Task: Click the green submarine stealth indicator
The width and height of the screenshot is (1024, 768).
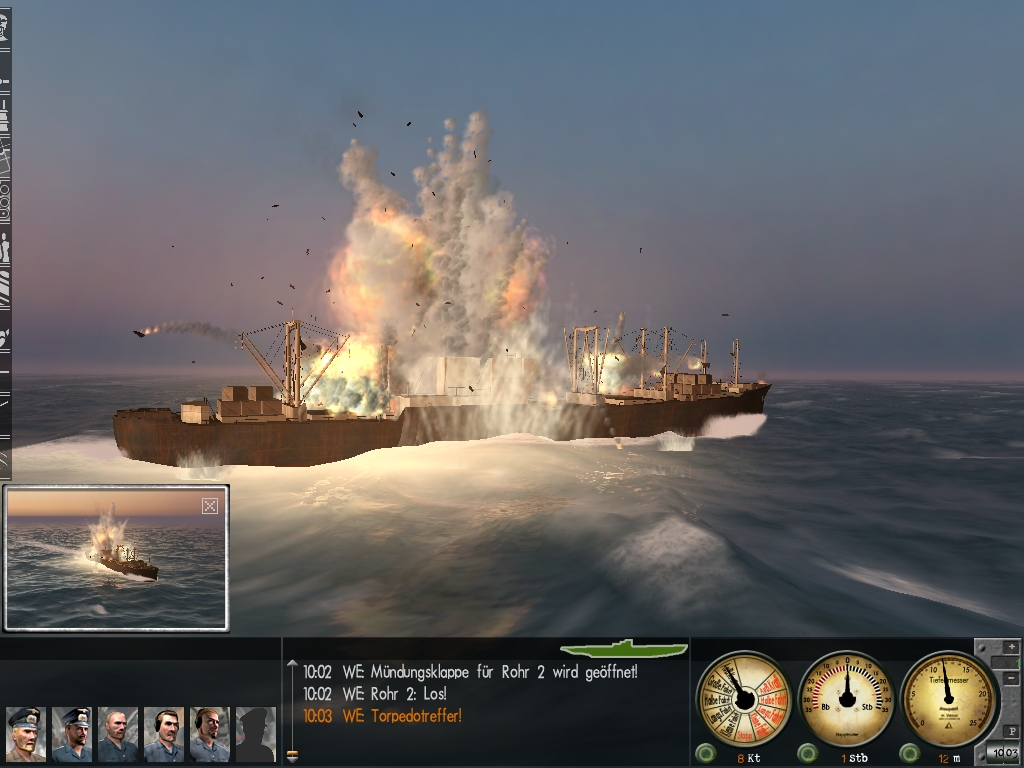Action: pyautogui.click(x=623, y=649)
